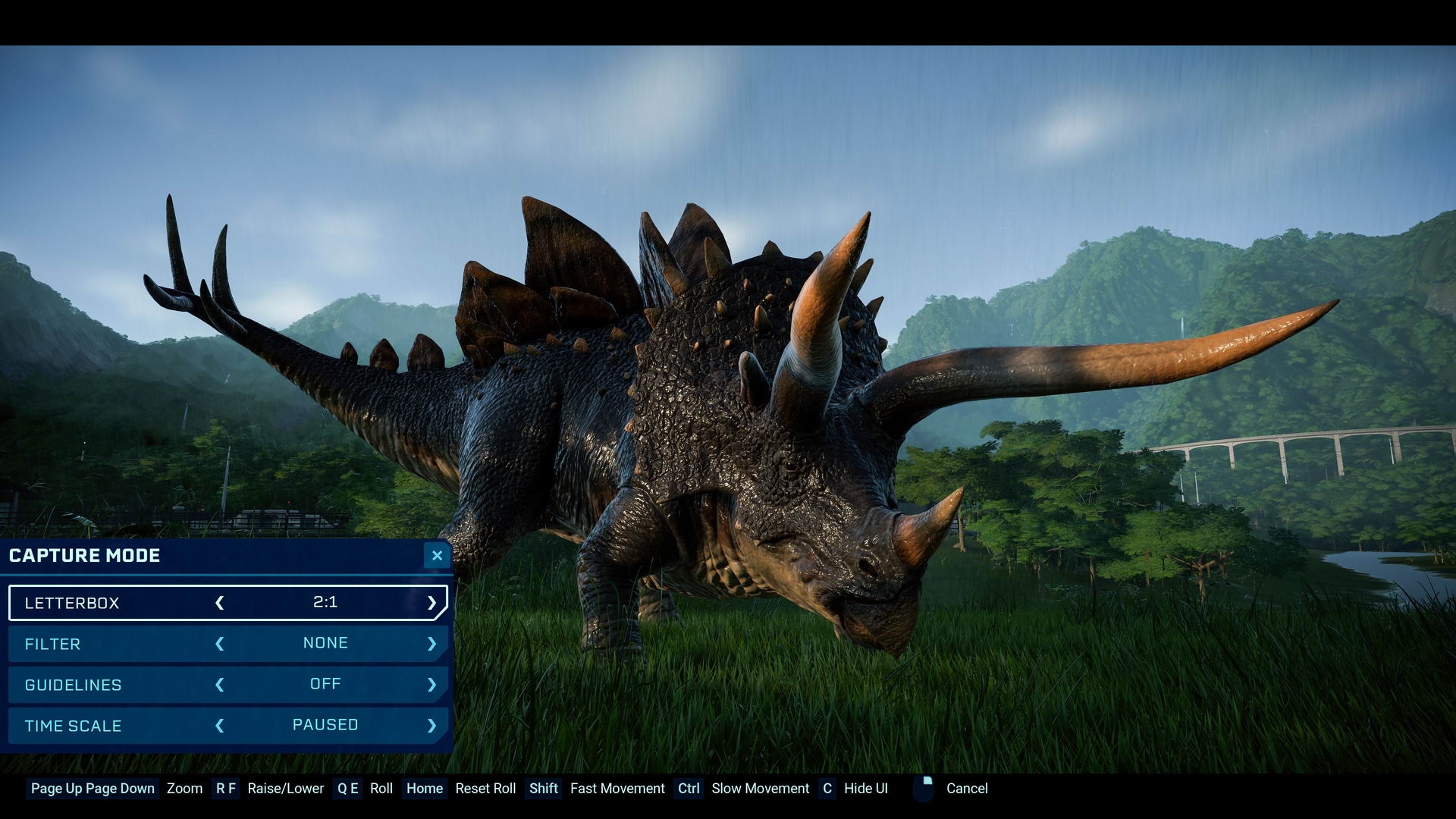
Task: Cycle Letterbox to the previous ratio
Action: (220, 603)
